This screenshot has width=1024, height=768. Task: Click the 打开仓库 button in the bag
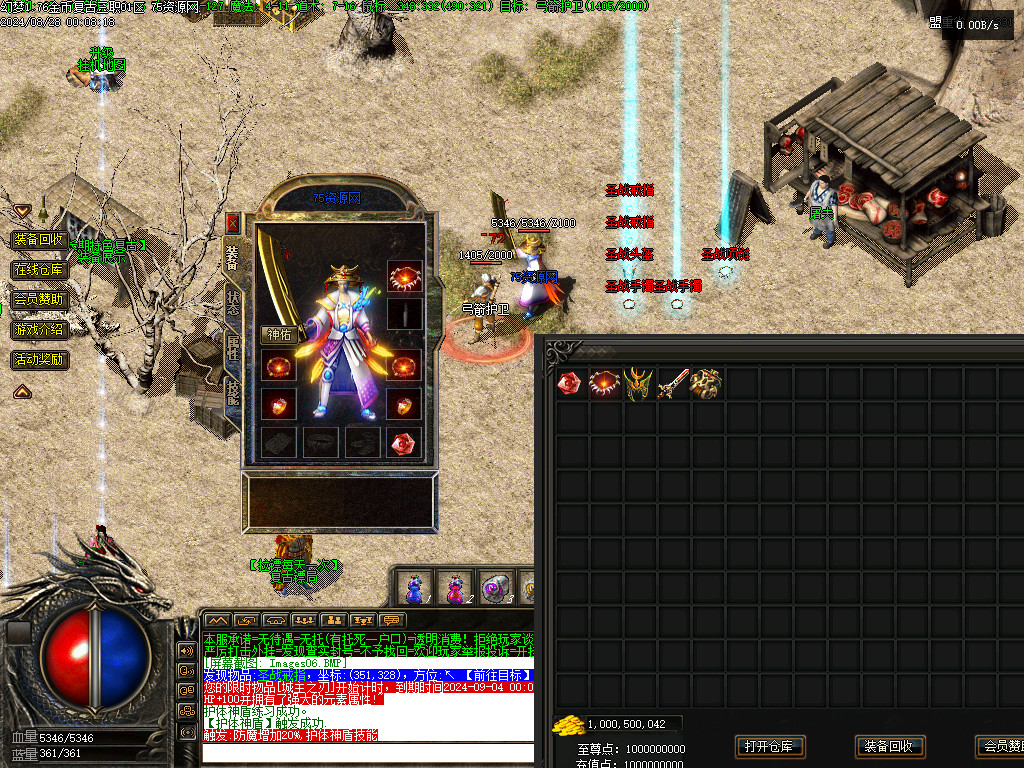tap(770, 746)
